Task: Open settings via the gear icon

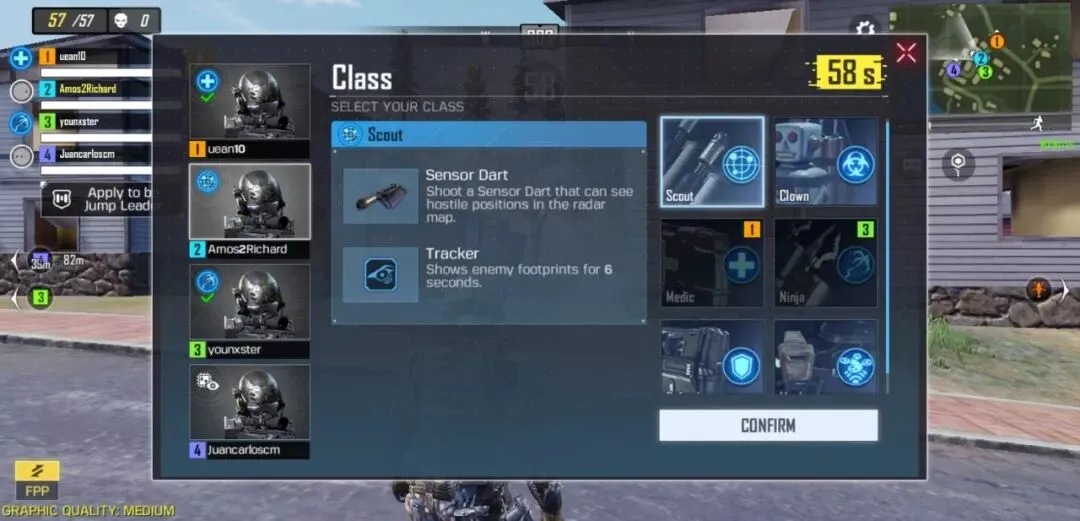Action: (862, 29)
